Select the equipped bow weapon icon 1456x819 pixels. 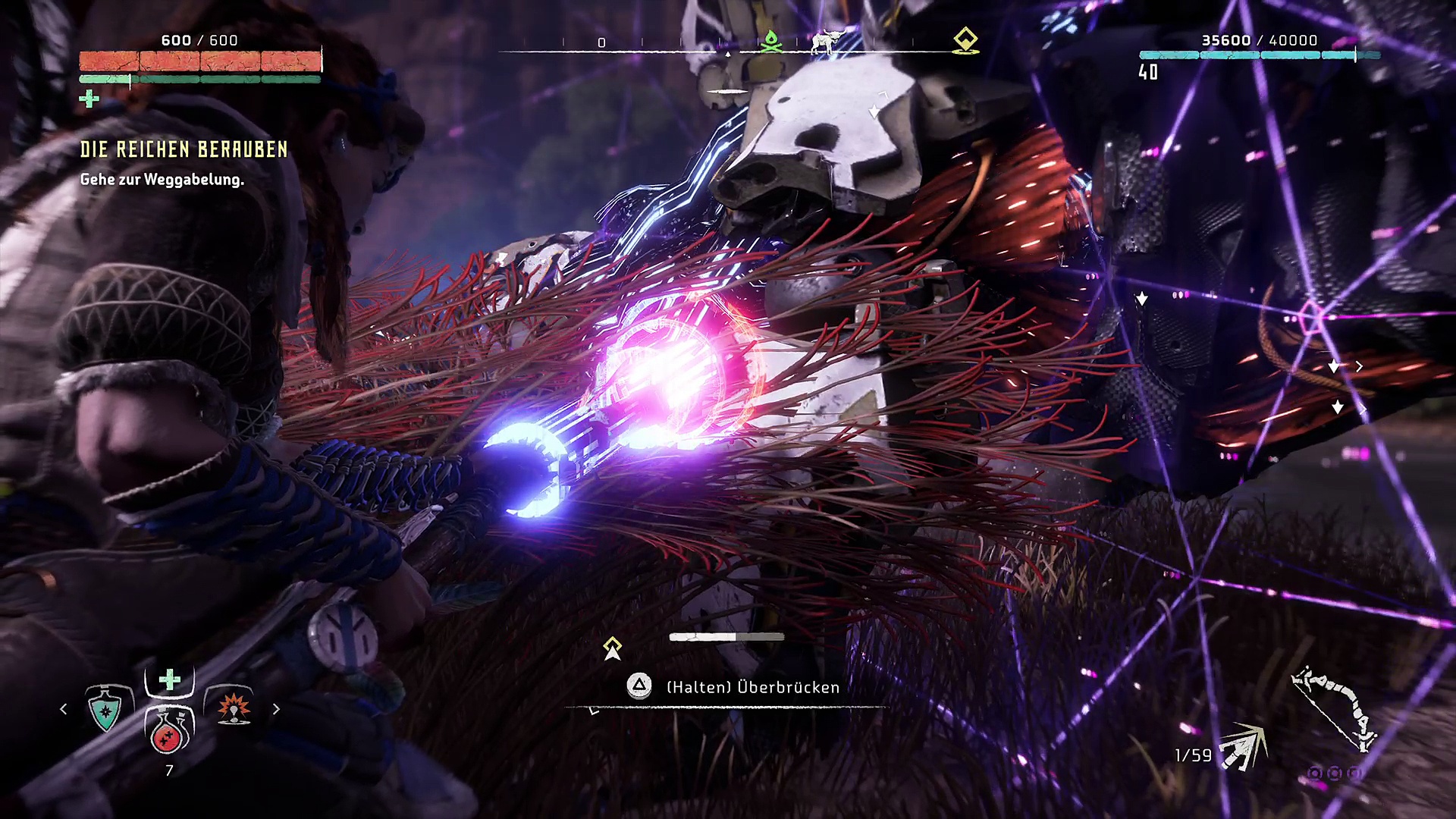1334,709
